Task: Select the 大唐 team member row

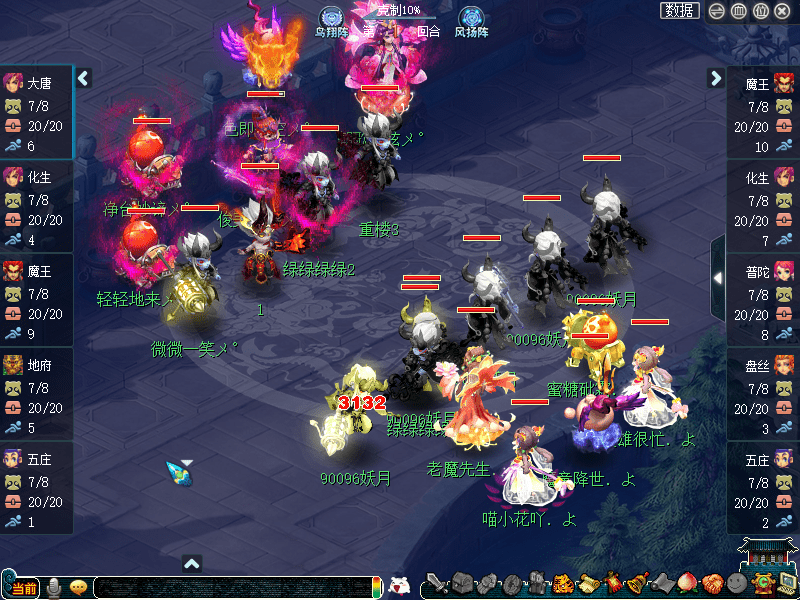Action: tap(37, 113)
